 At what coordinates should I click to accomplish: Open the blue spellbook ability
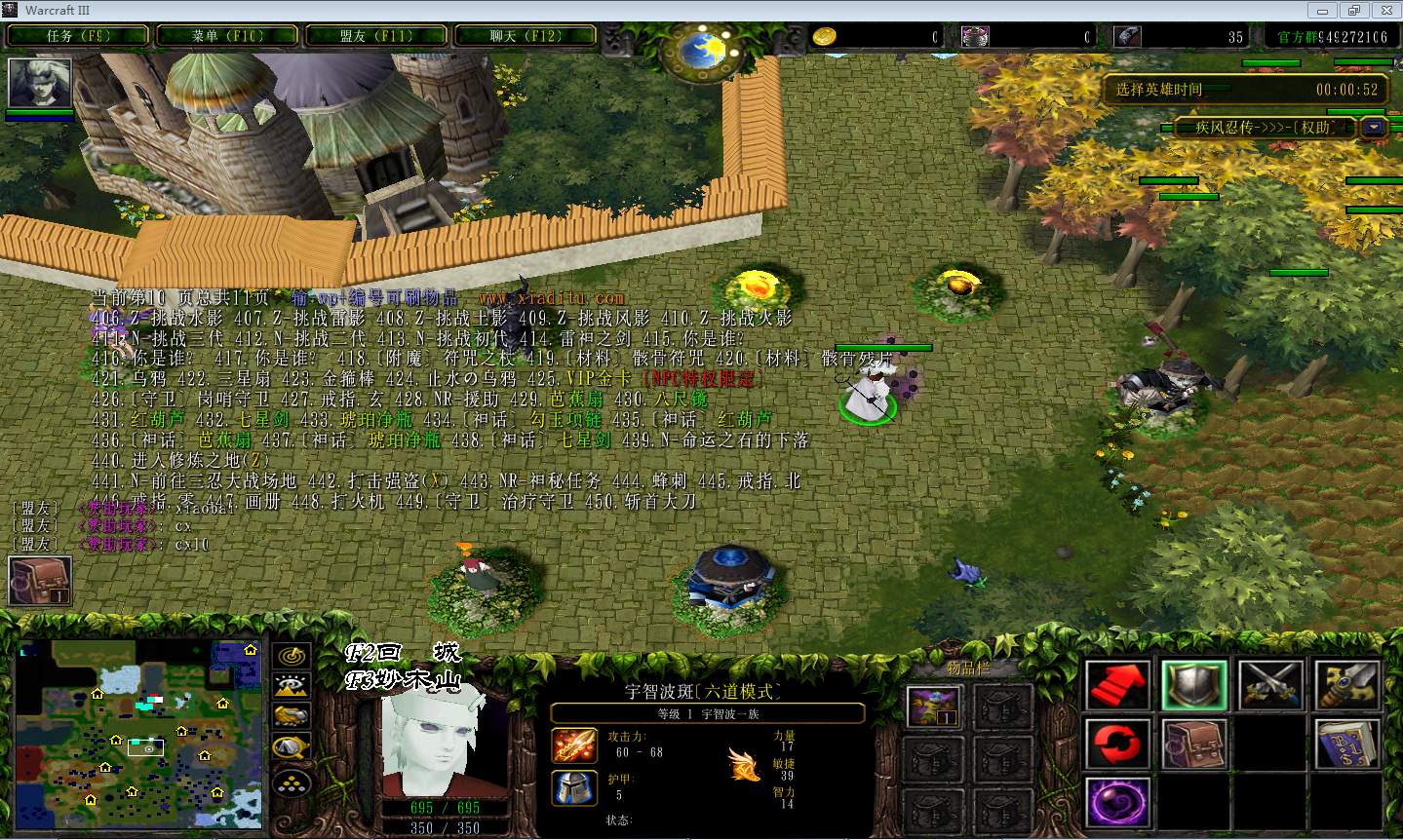1347,745
